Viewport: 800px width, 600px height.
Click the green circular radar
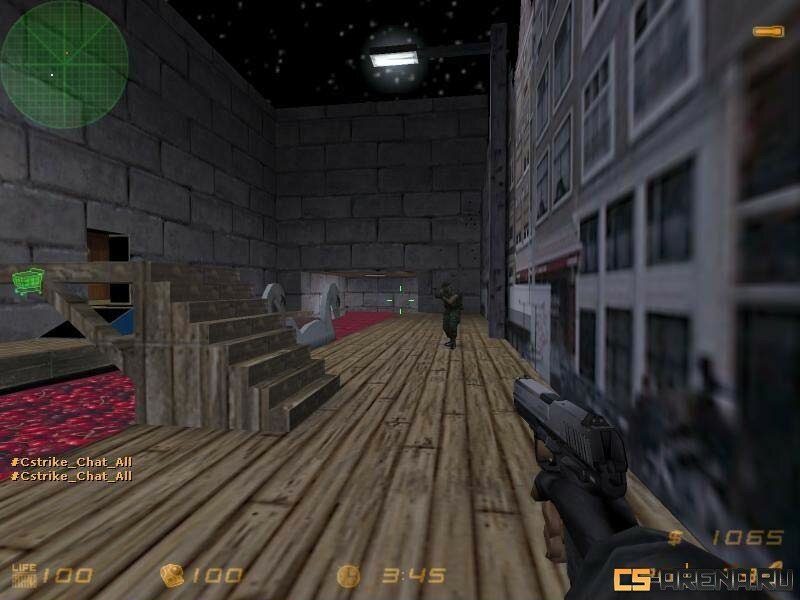(x=64, y=64)
